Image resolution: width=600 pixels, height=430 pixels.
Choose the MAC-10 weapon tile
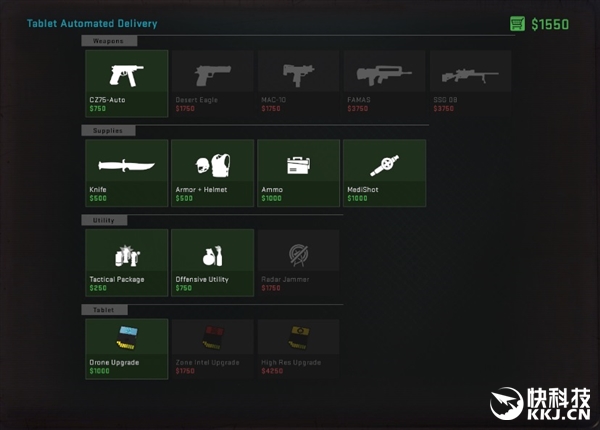point(298,82)
